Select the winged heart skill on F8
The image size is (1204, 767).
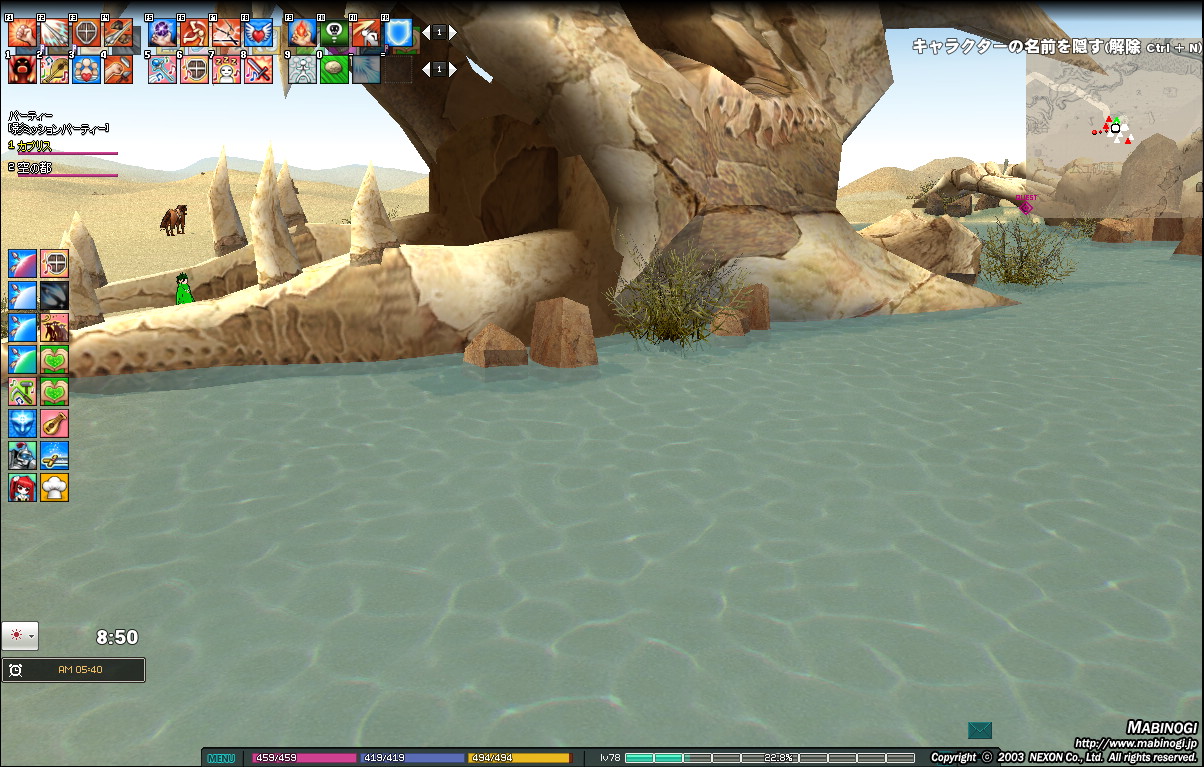click(x=258, y=33)
